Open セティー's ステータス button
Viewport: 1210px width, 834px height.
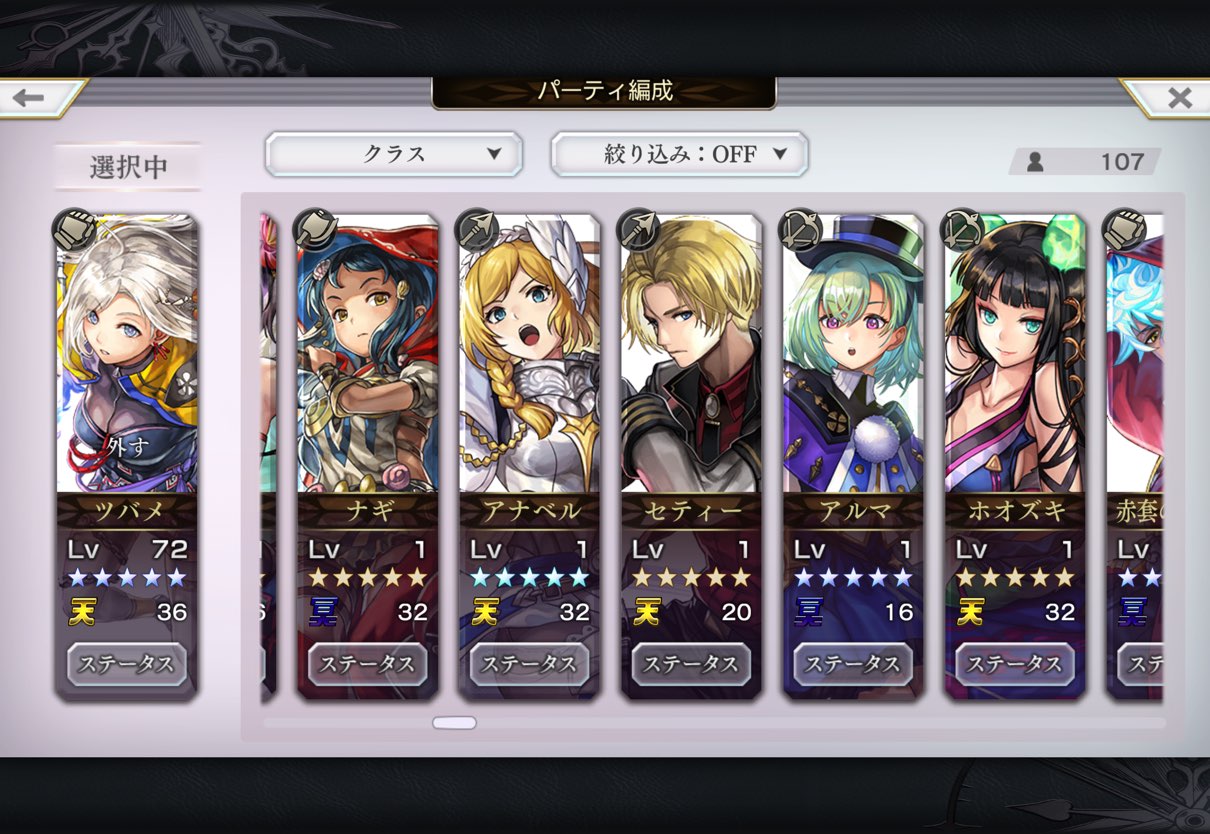[x=691, y=664]
